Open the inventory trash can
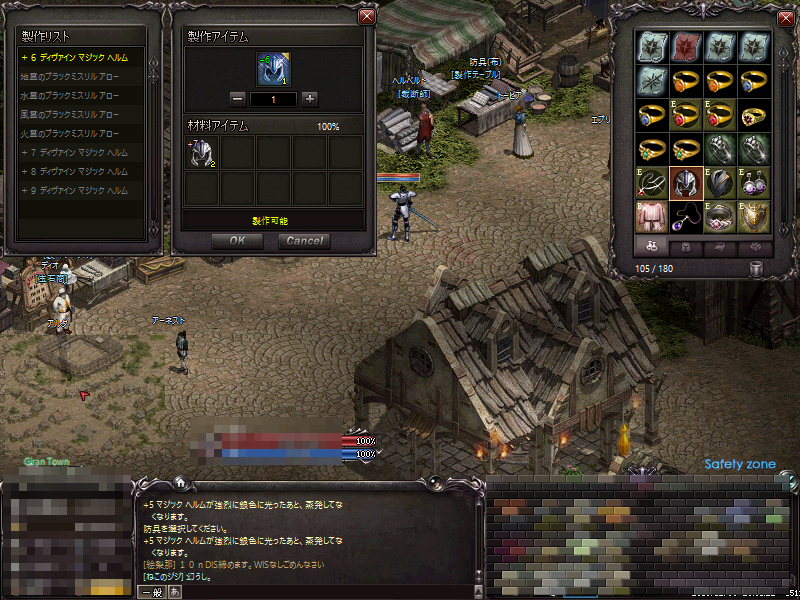The height and width of the screenshot is (600, 800). [757, 268]
